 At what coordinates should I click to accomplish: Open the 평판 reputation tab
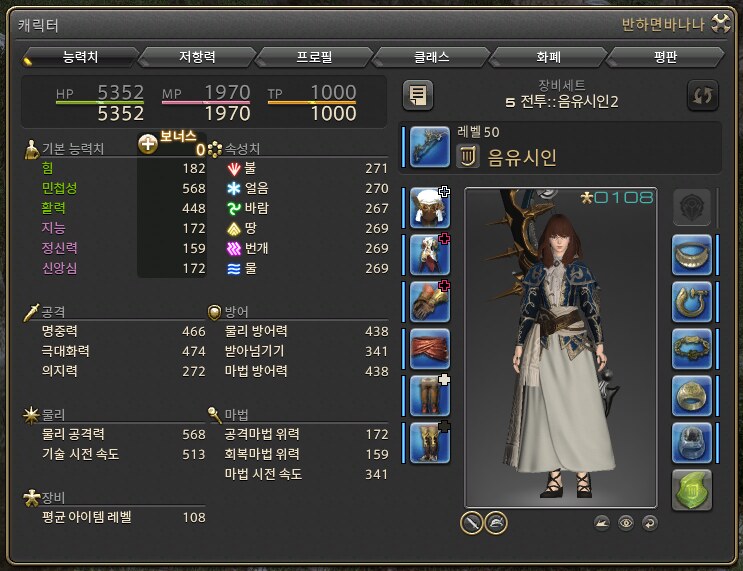point(665,57)
